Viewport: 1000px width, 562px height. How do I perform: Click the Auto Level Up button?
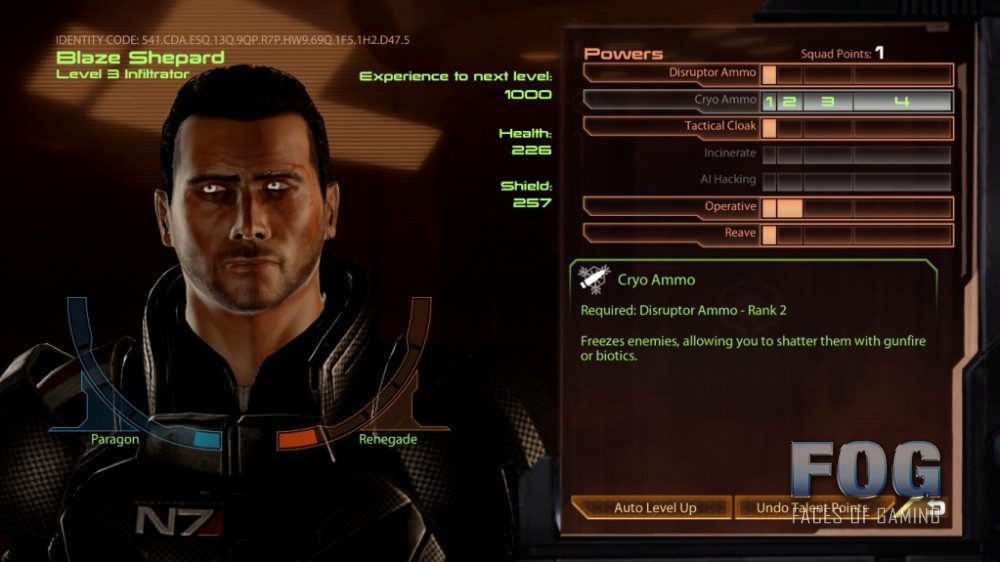coord(655,508)
